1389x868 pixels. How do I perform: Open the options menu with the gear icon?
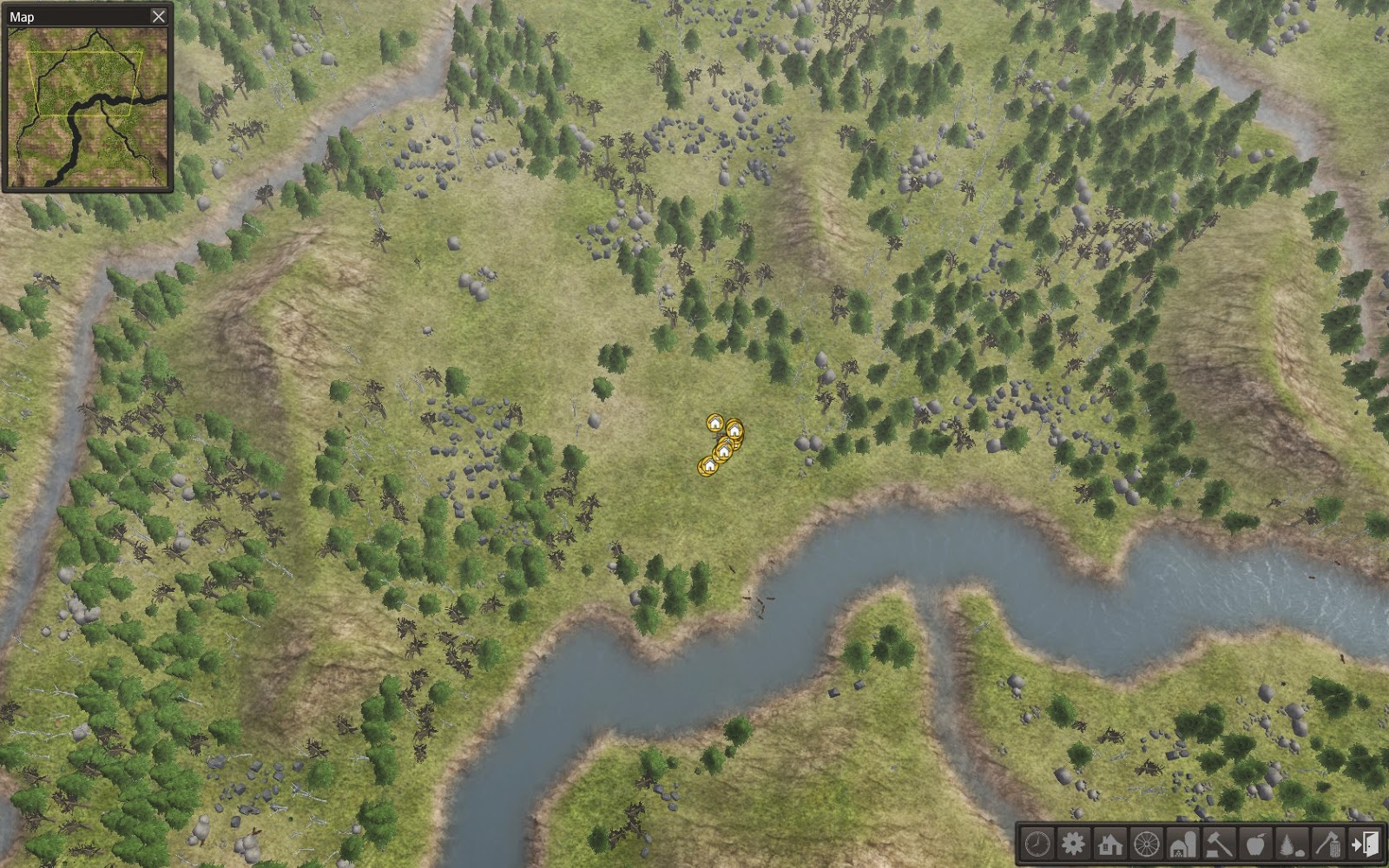click(x=1075, y=844)
